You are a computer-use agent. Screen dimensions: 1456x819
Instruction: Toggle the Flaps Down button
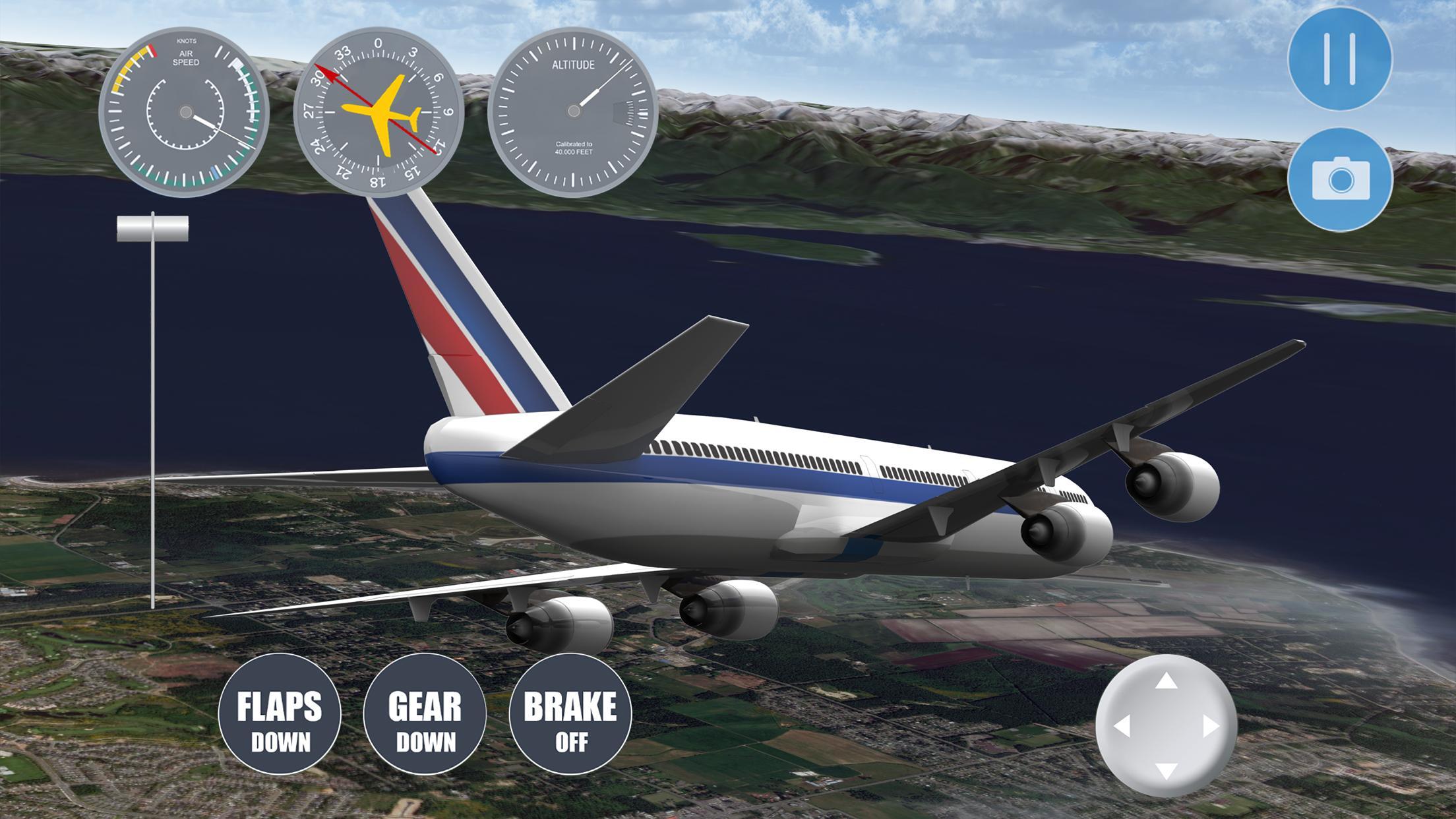tap(280, 713)
